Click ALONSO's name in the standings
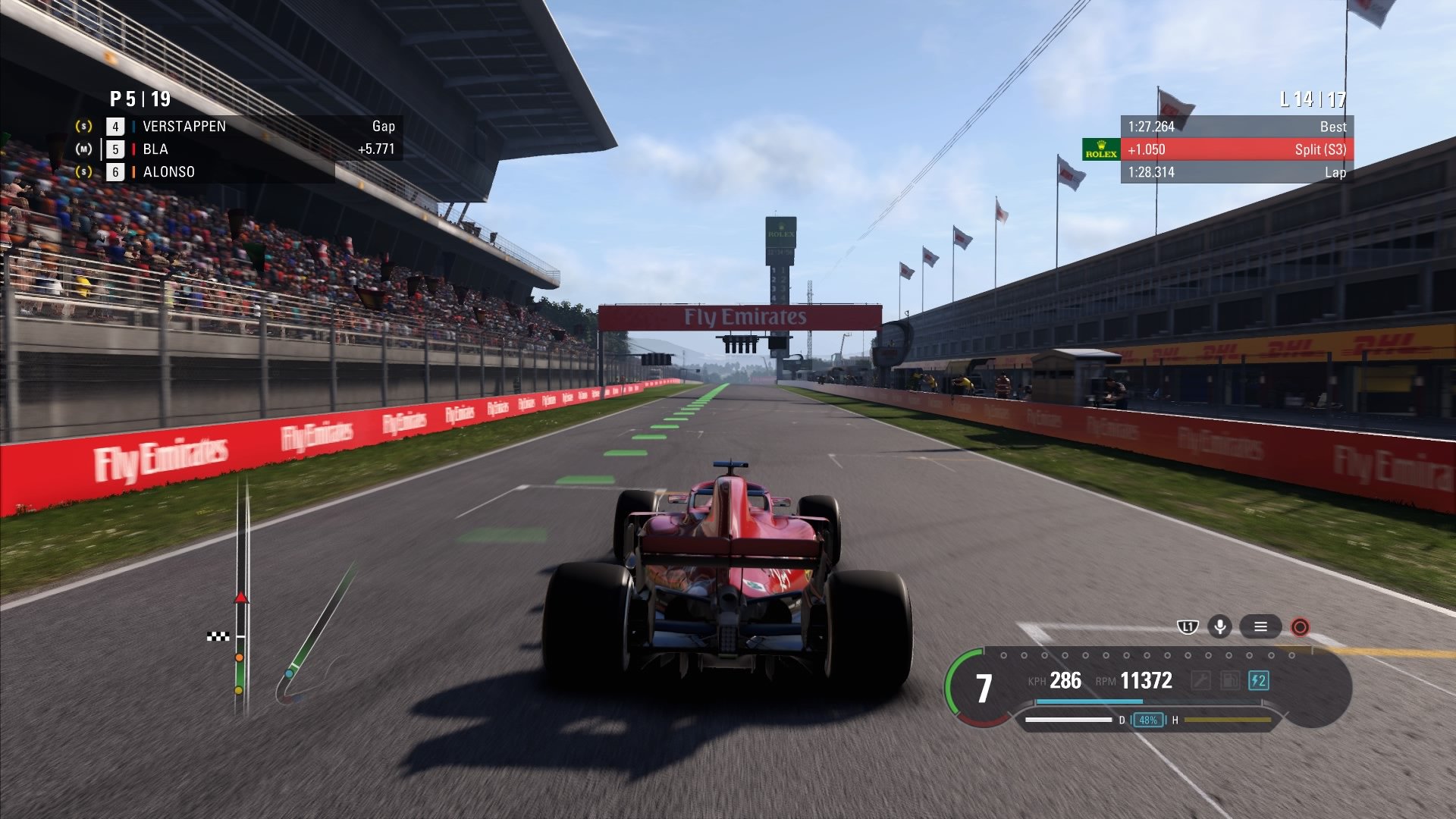Viewport: 1456px width, 819px height. tap(168, 172)
